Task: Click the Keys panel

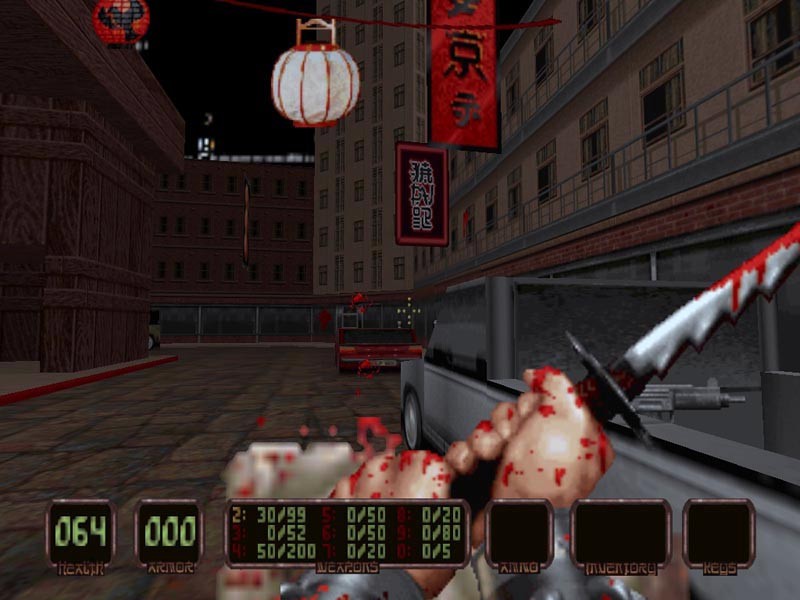Action: 718,533
